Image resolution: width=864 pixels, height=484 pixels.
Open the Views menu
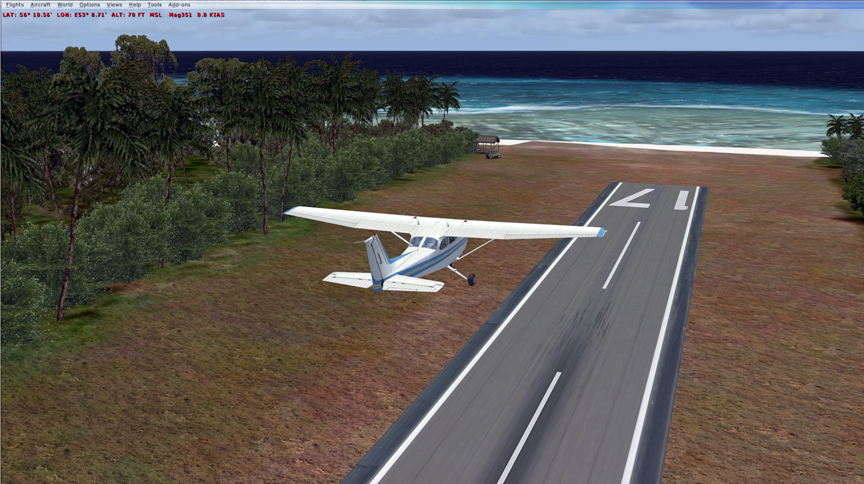coord(115,4)
